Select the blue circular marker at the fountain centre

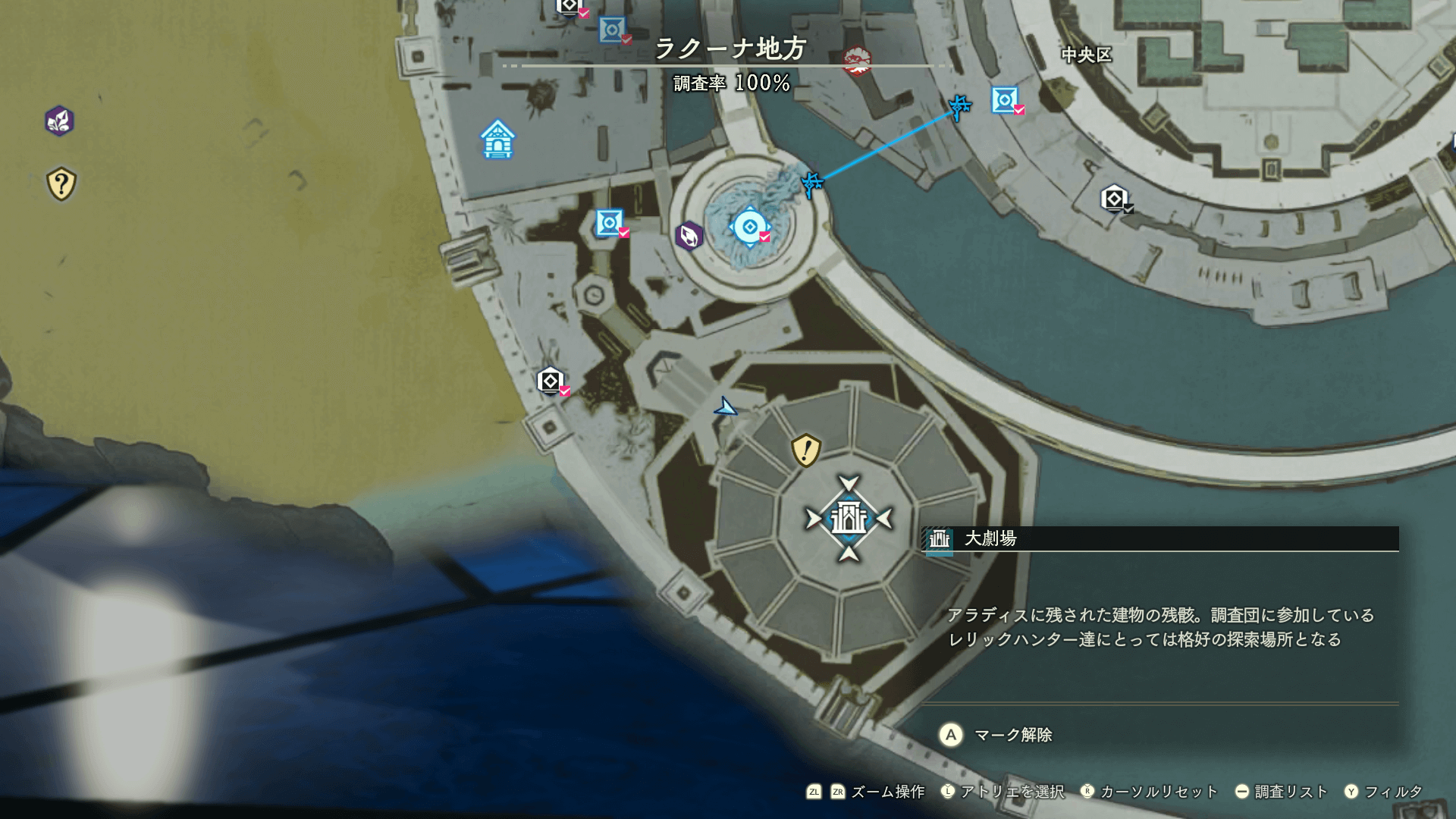click(x=749, y=227)
